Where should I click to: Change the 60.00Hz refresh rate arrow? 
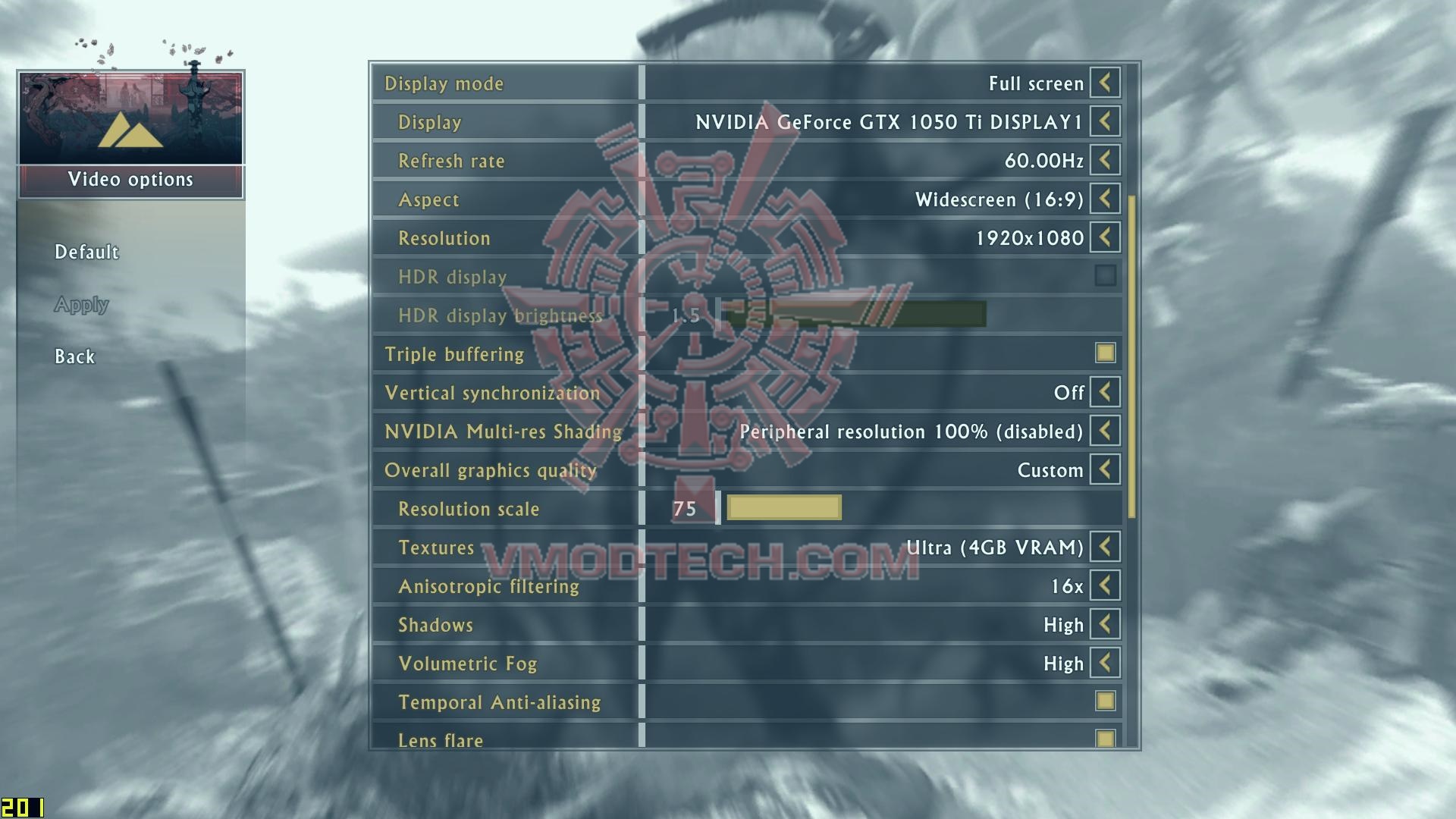(1105, 160)
